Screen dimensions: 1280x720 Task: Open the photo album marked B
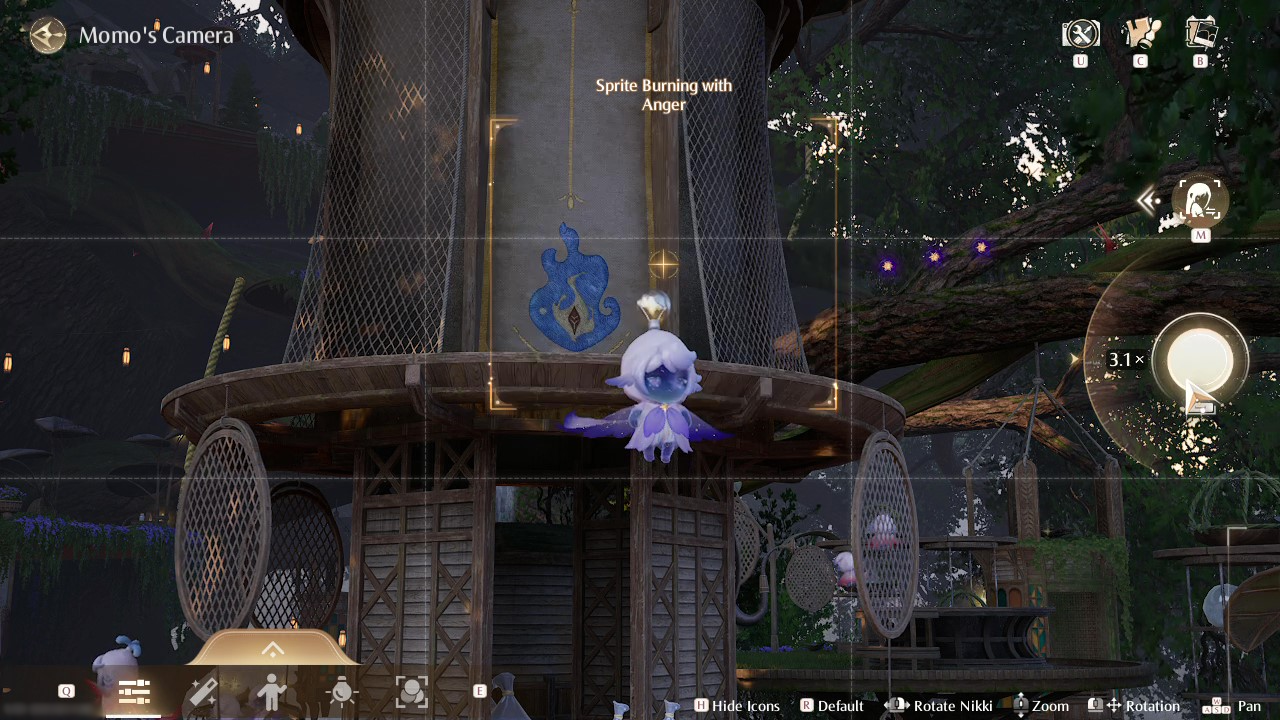(1200, 33)
